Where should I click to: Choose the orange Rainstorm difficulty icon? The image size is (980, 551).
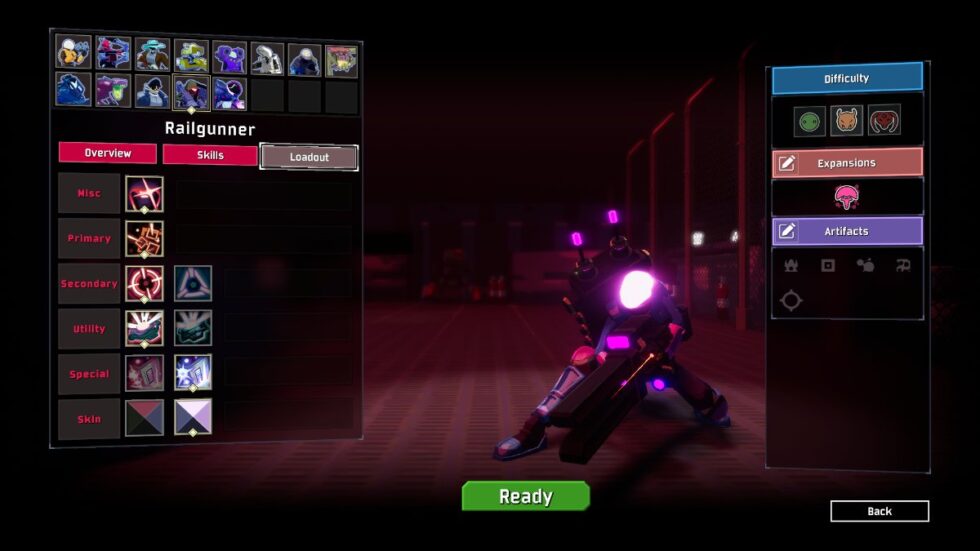pos(847,121)
